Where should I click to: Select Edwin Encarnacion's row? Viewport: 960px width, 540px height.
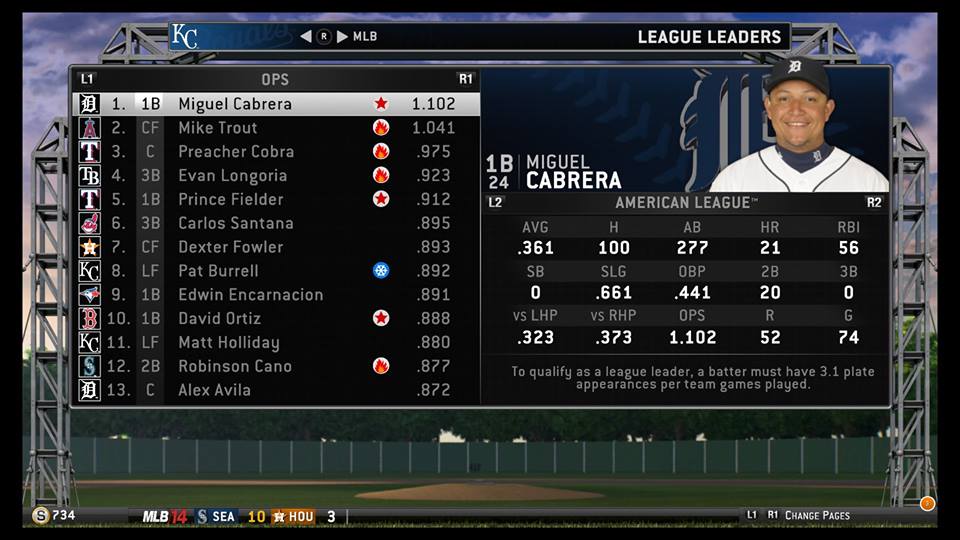click(x=251, y=295)
